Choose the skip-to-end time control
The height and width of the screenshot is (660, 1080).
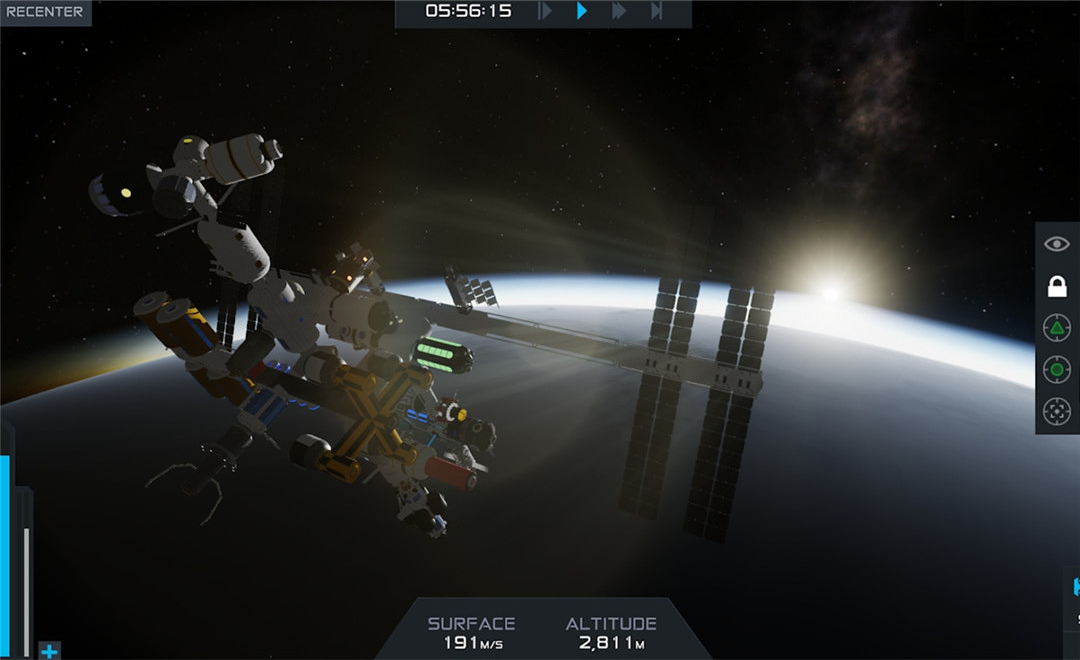click(x=656, y=11)
